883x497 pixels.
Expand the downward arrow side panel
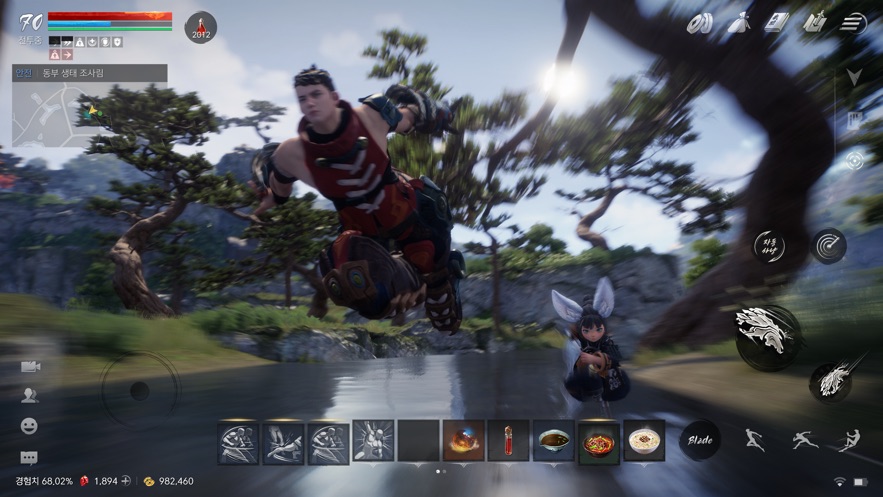pos(853,77)
